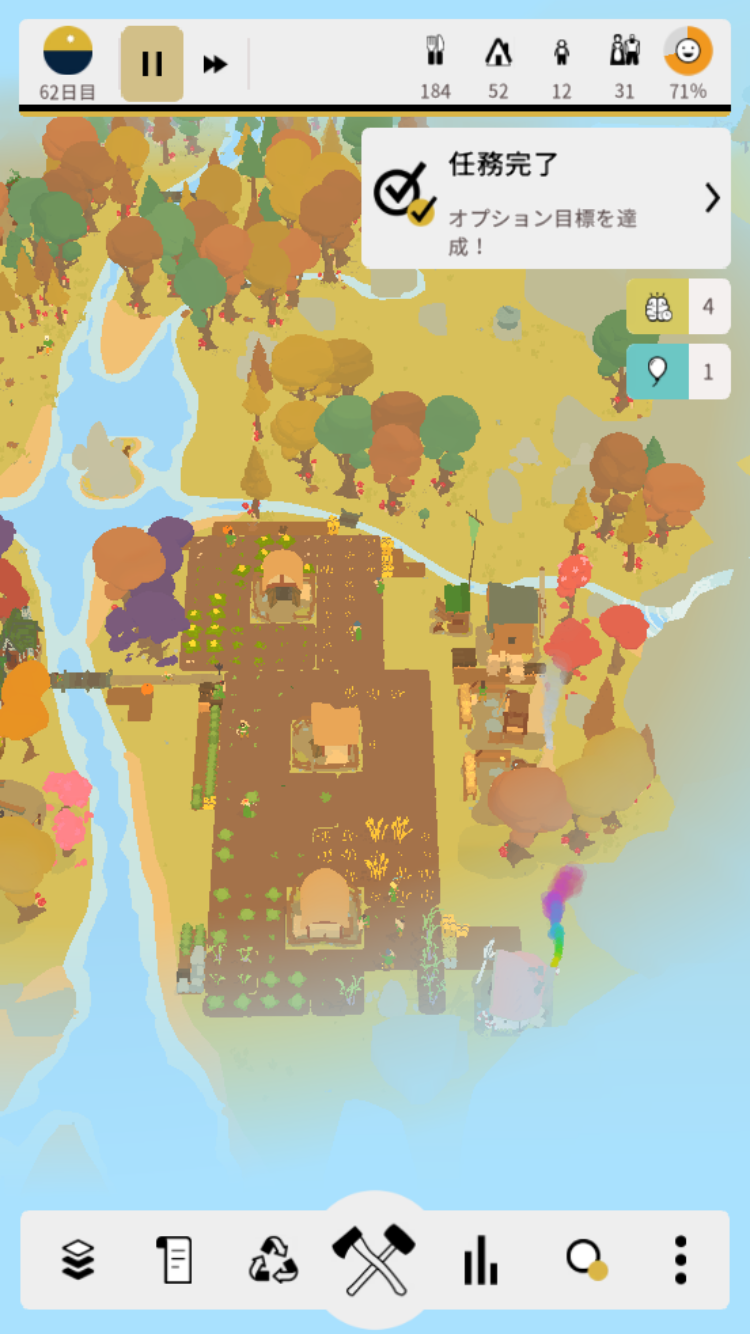Screen dimensions: 750x1334
Task: Show housing info via the tent icon
Action: coord(498,52)
